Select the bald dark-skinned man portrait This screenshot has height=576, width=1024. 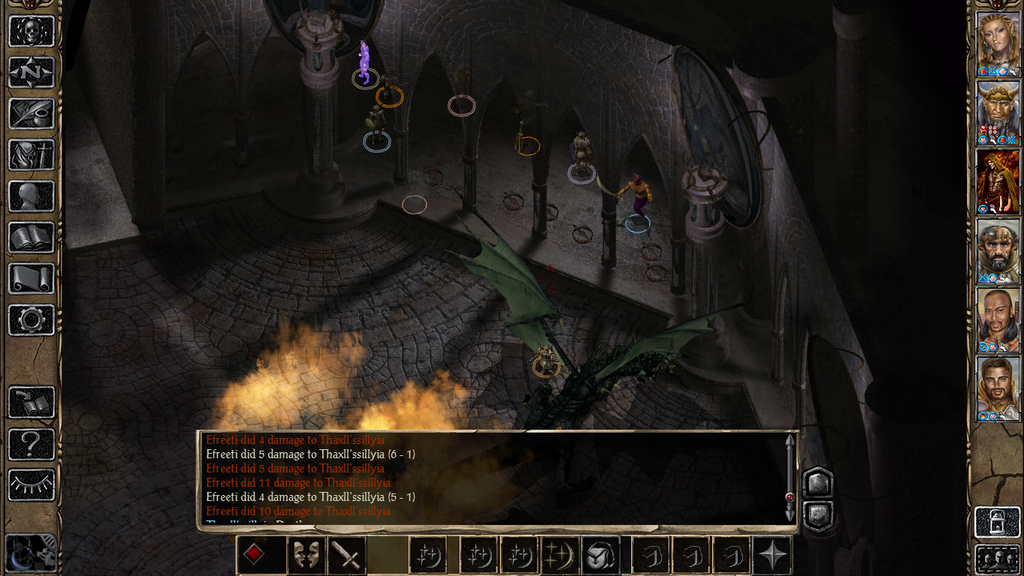point(997,318)
